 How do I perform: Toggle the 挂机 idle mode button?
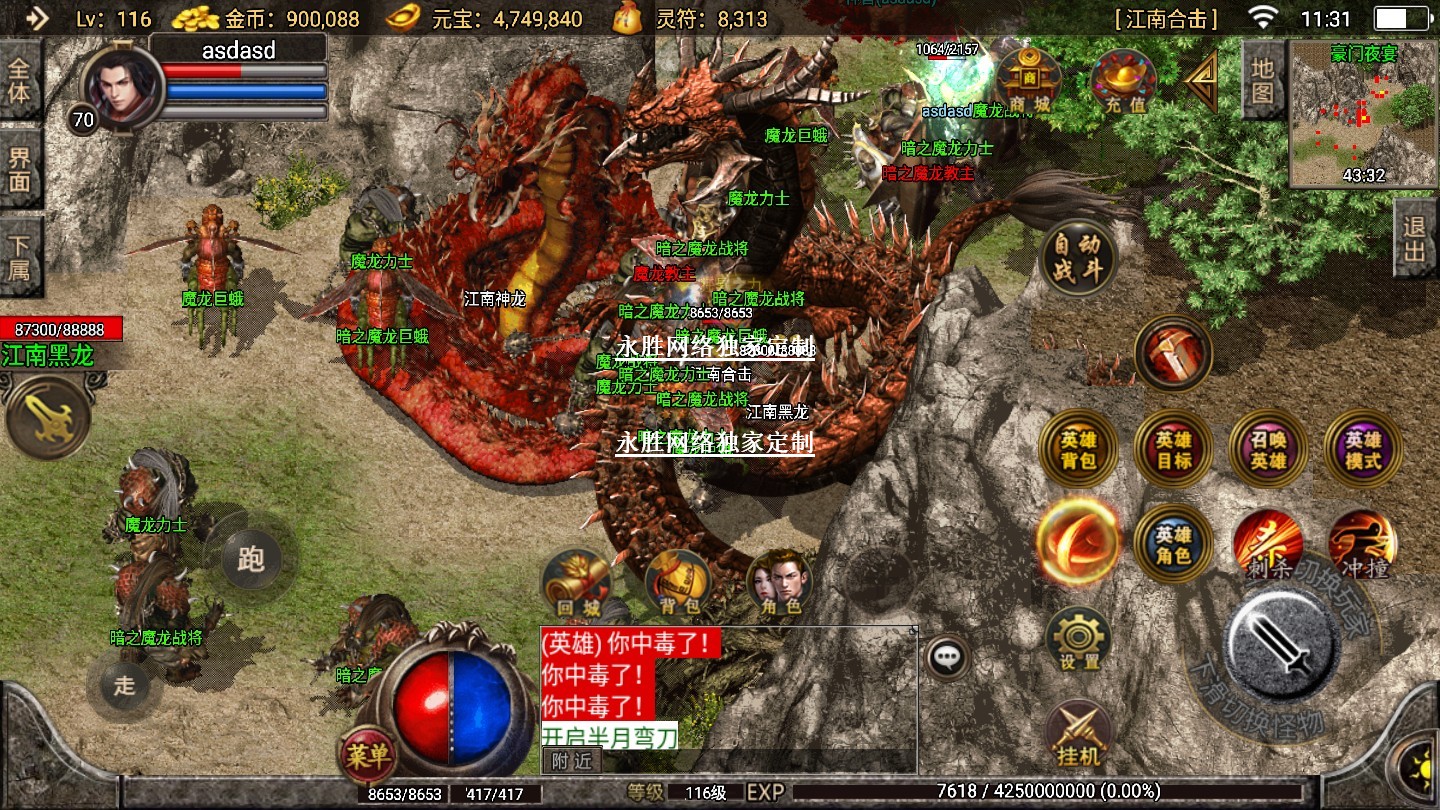pos(1078,735)
